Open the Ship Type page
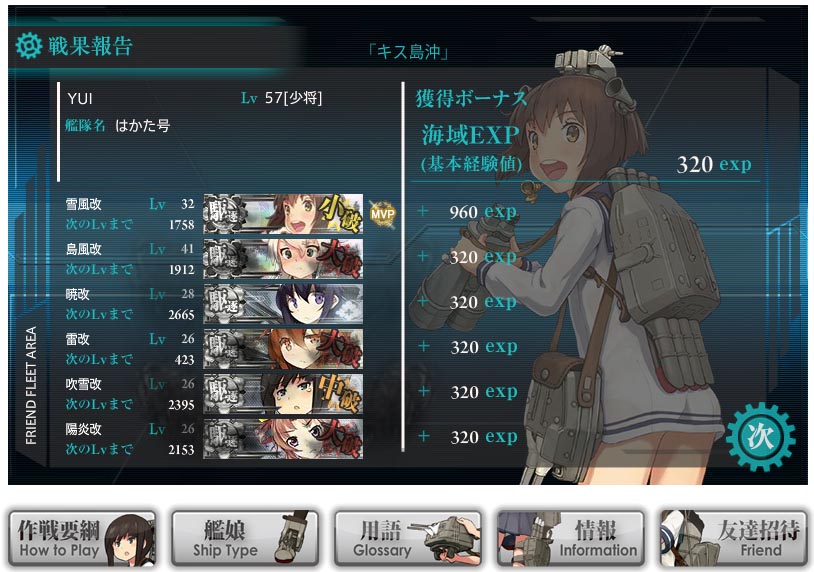 pos(245,539)
